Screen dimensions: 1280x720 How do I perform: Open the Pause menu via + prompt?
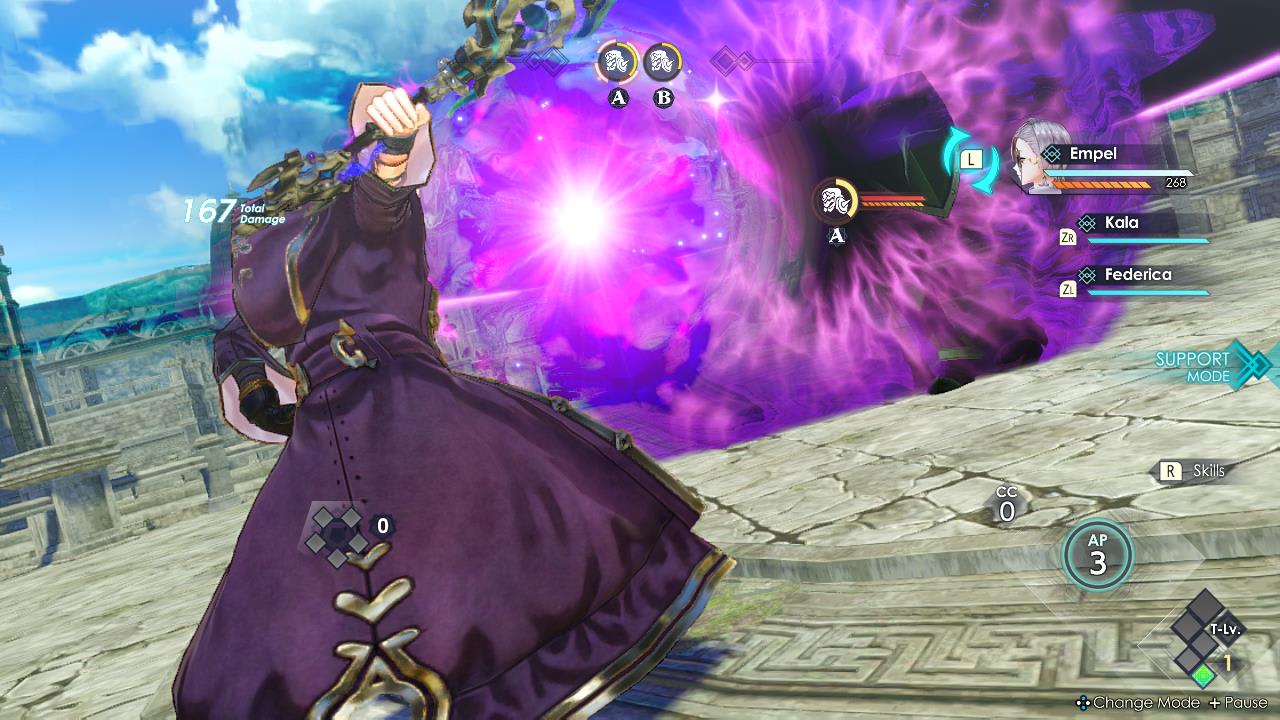pyautogui.click(x=1215, y=703)
